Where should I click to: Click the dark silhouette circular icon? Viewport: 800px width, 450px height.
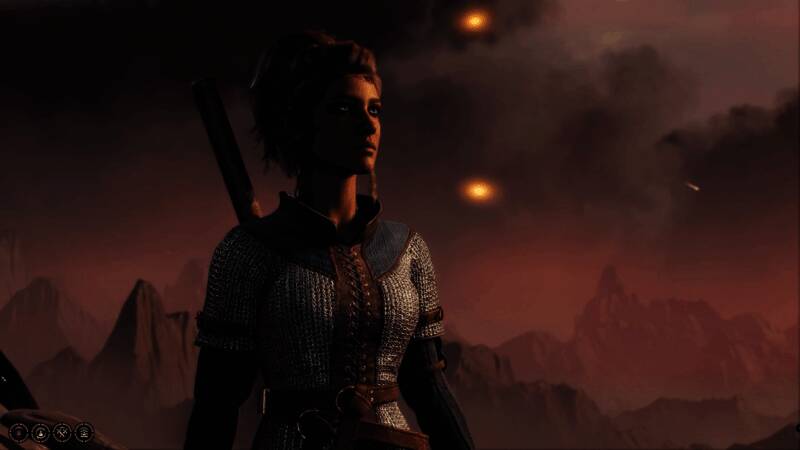tap(18, 432)
